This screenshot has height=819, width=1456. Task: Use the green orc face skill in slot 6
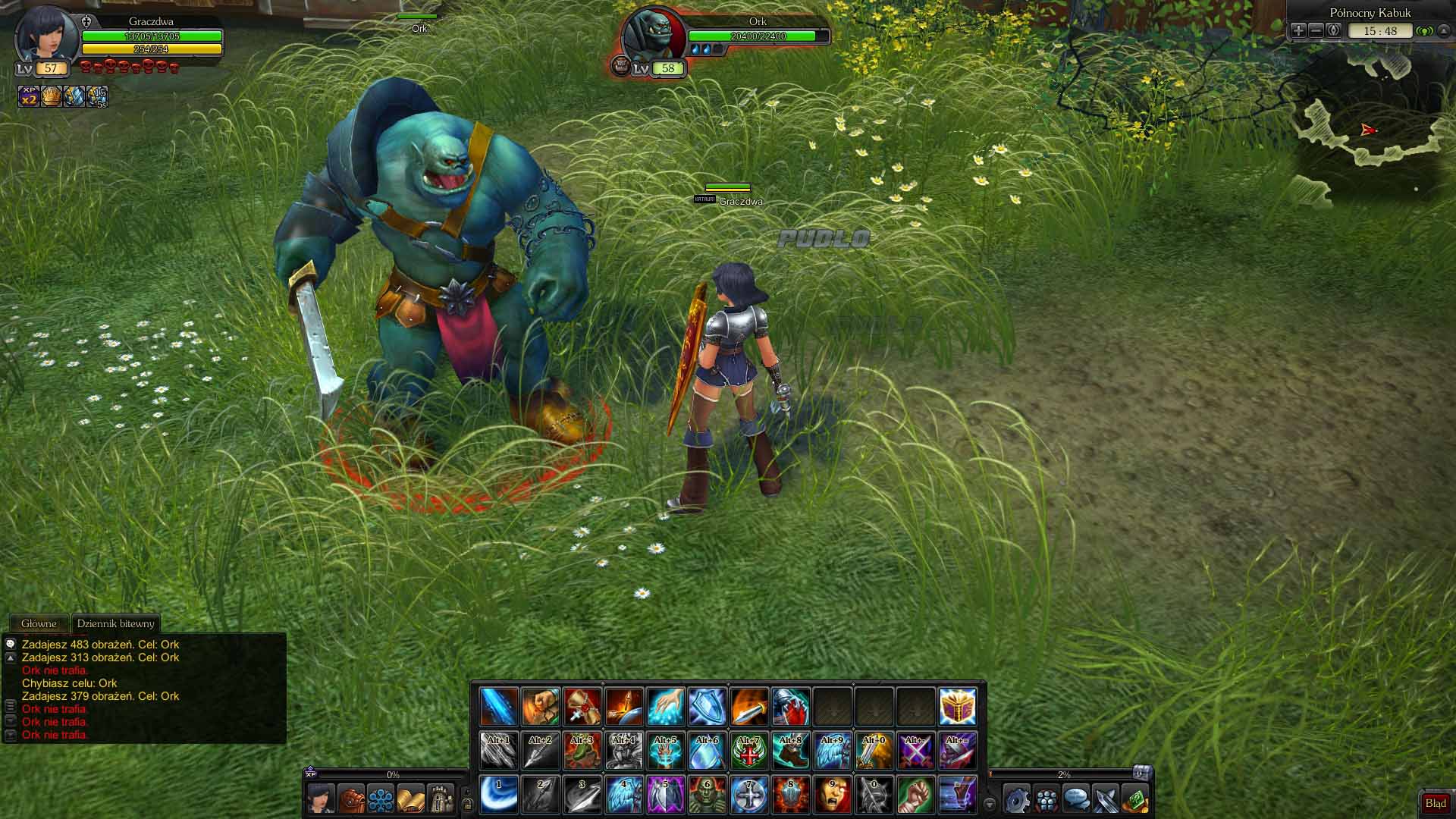tap(707, 795)
